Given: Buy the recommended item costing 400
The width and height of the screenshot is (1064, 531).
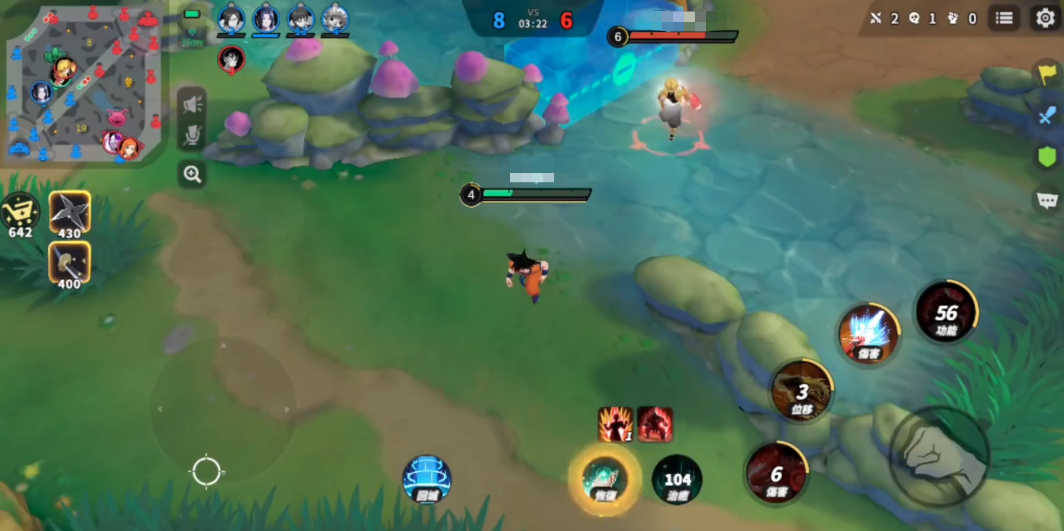Looking at the screenshot, I should pos(70,263).
